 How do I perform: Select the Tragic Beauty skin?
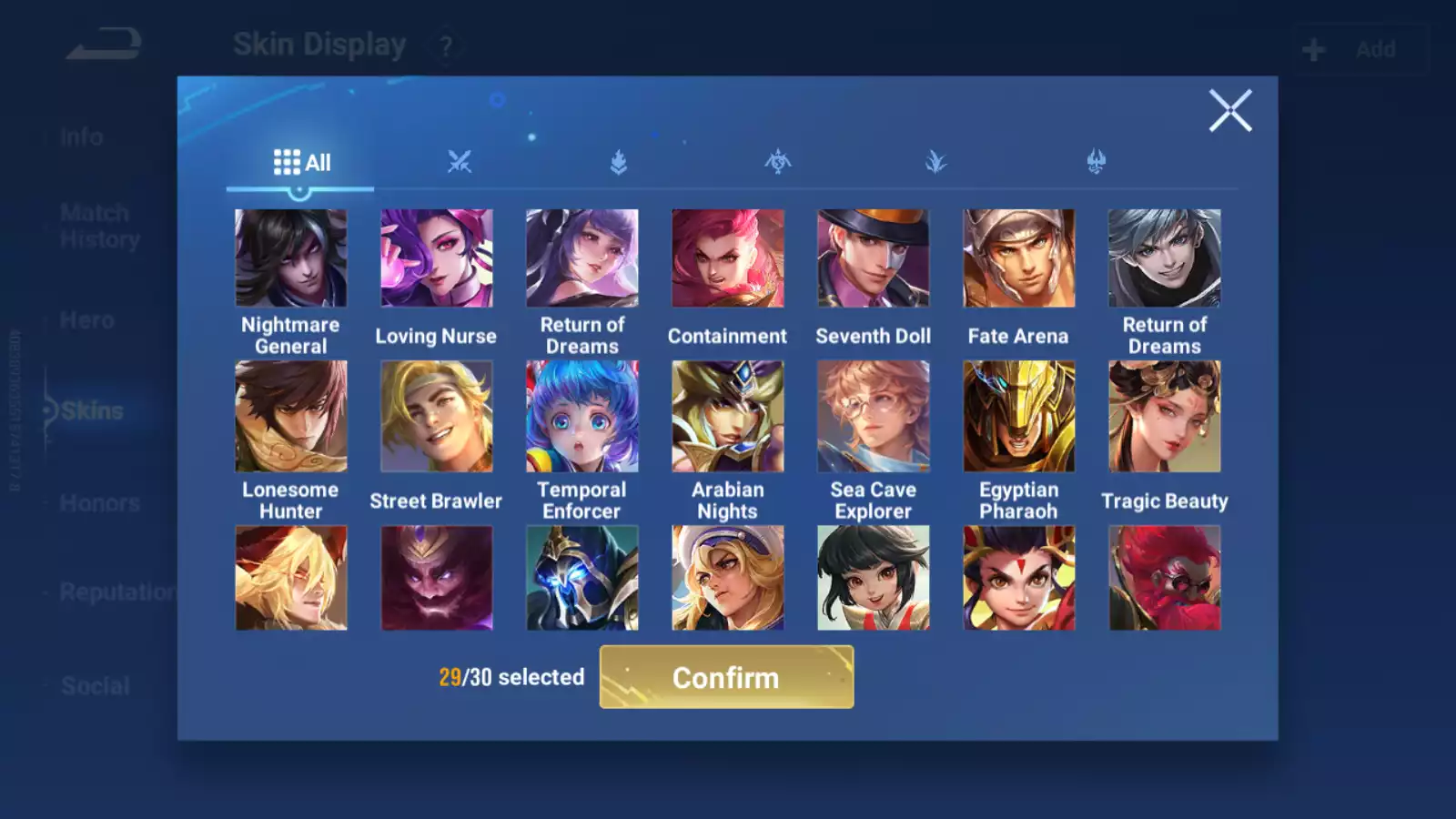tap(1164, 417)
